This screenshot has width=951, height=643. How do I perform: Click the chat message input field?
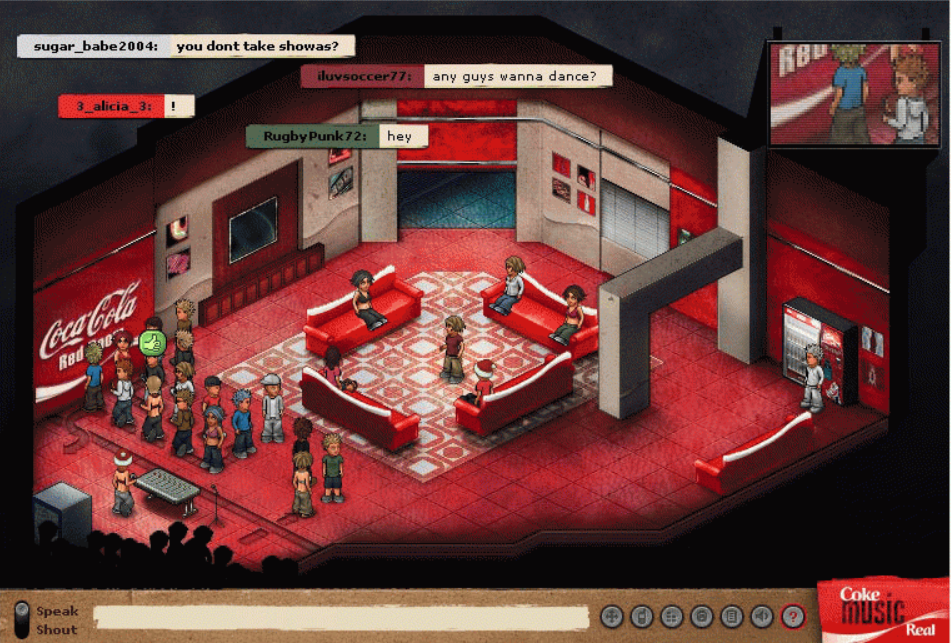click(x=340, y=617)
